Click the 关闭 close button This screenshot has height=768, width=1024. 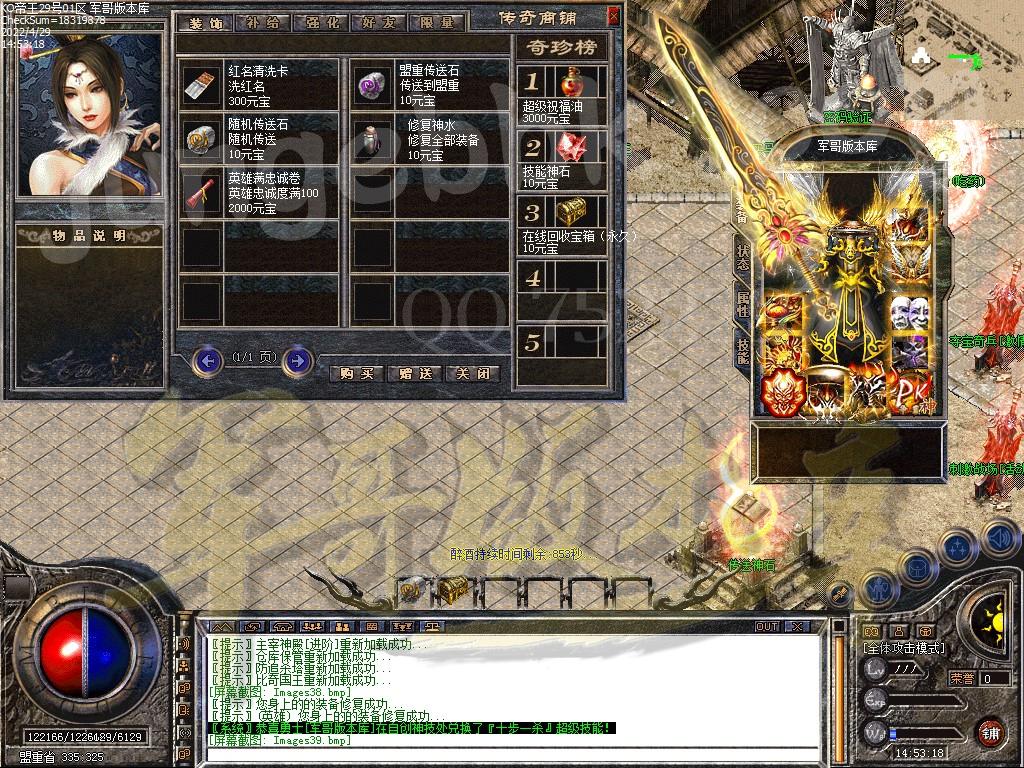[471, 373]
